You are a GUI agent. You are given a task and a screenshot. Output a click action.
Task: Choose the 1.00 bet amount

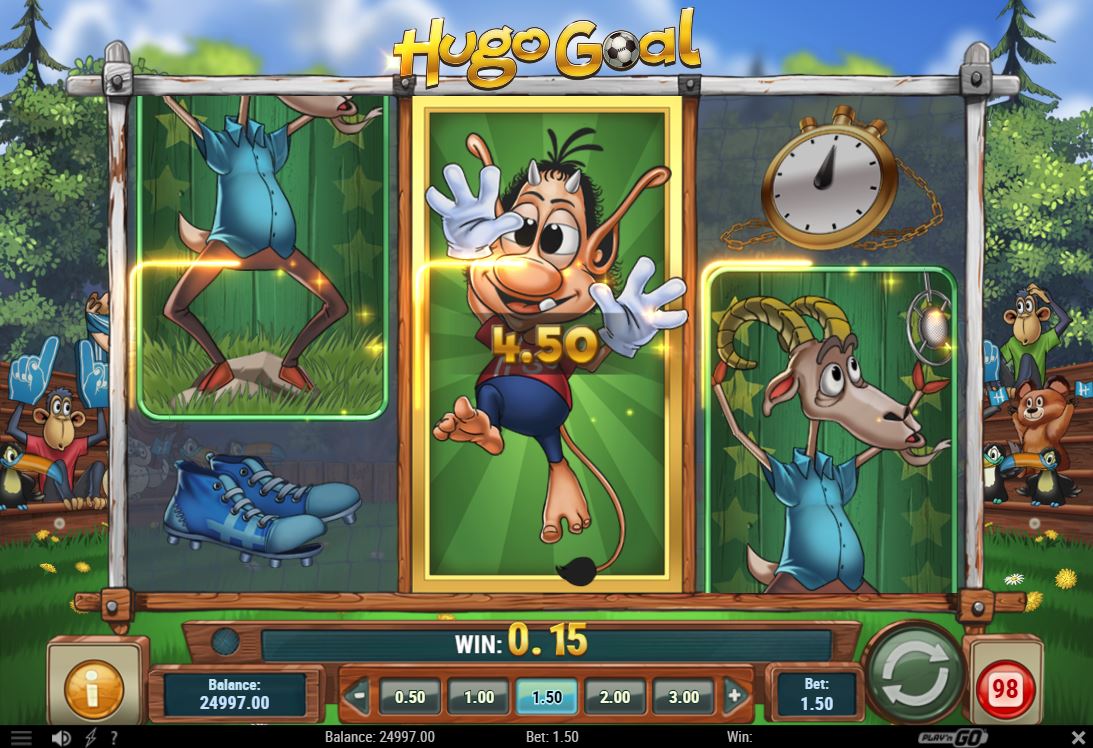click(x=479, y=697)
